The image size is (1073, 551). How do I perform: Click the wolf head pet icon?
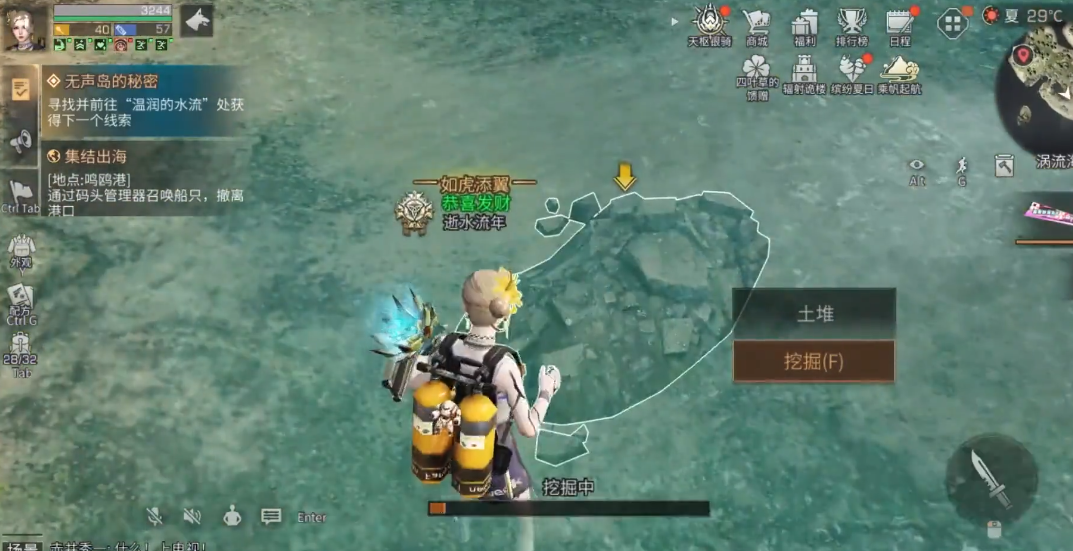pyautogui.click(x=196, y=20)
